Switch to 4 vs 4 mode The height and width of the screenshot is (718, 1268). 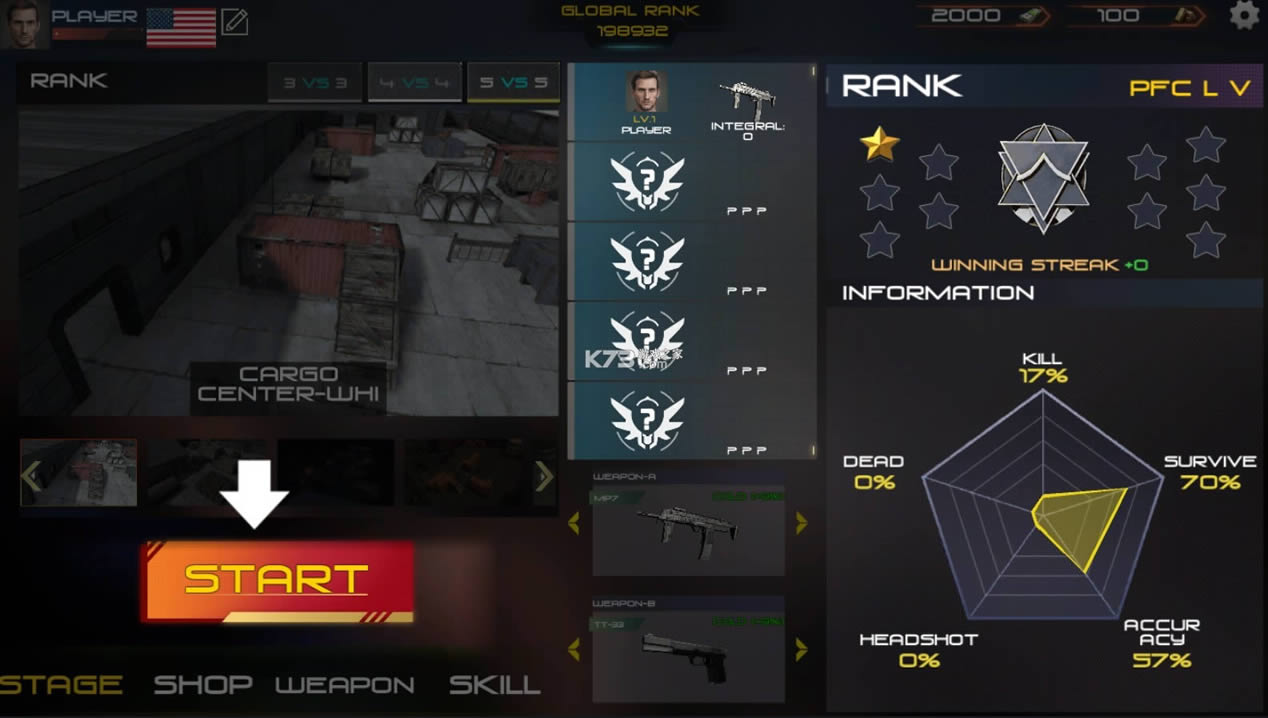click(x=415, y=83)
